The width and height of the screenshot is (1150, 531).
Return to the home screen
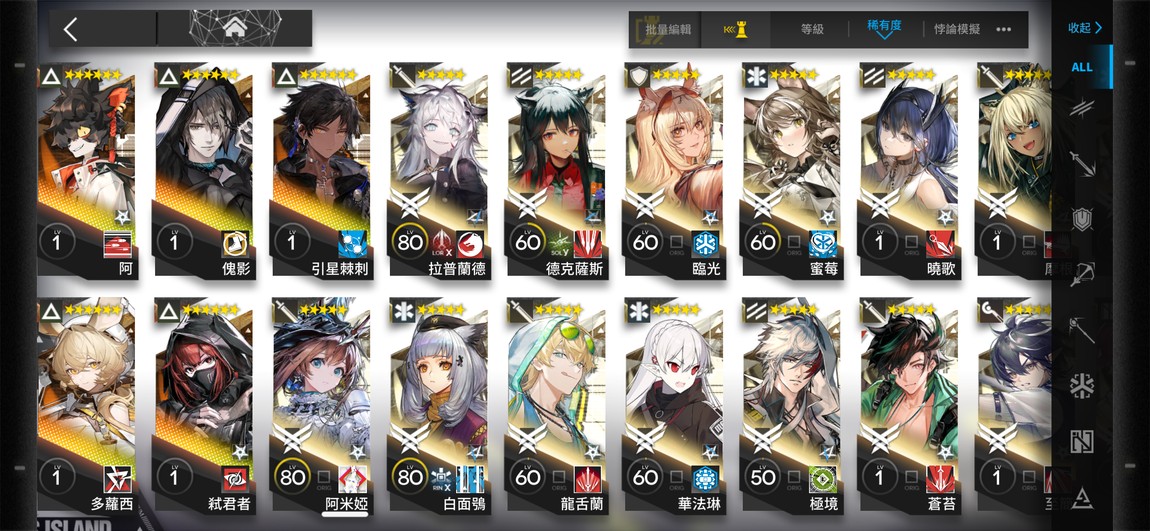click(x=236, y=28)
